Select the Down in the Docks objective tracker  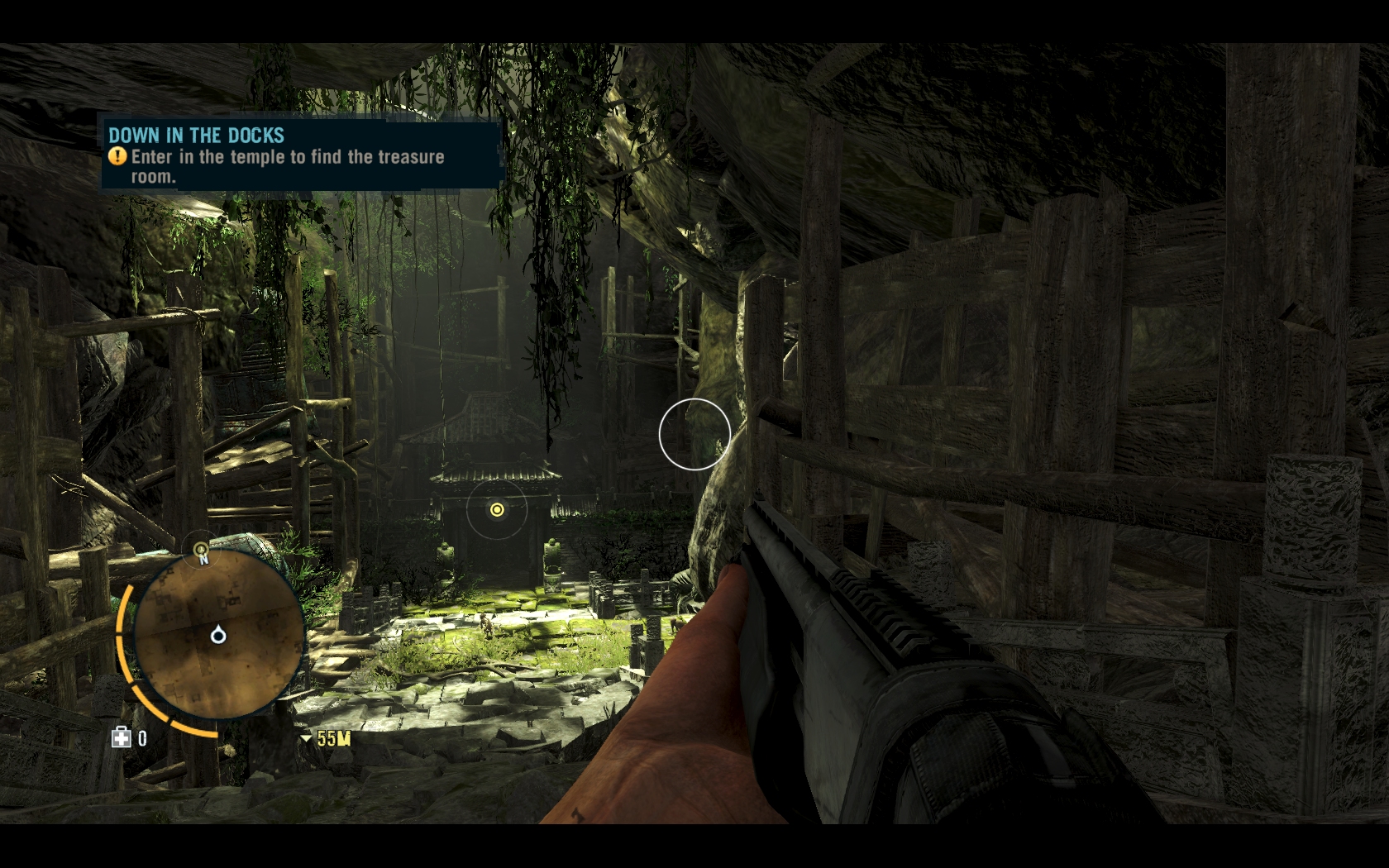(x=302, y=155)
